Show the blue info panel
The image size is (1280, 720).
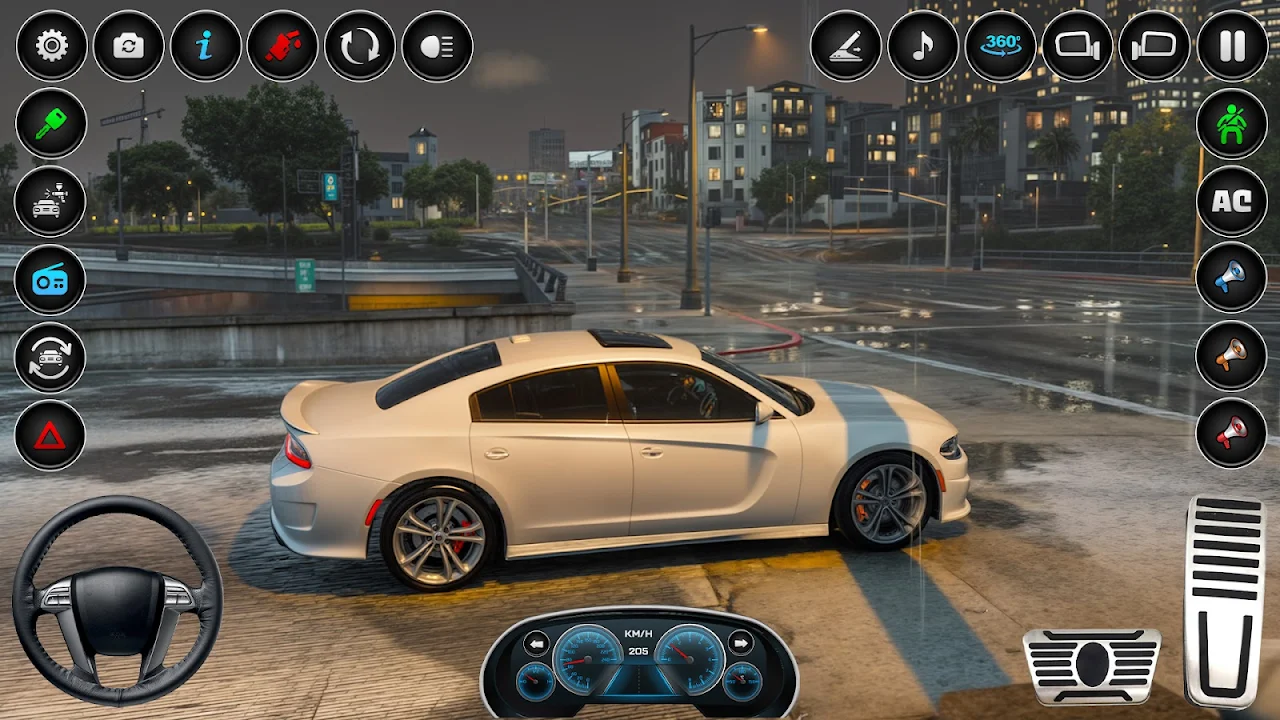[x=205, y=46]
